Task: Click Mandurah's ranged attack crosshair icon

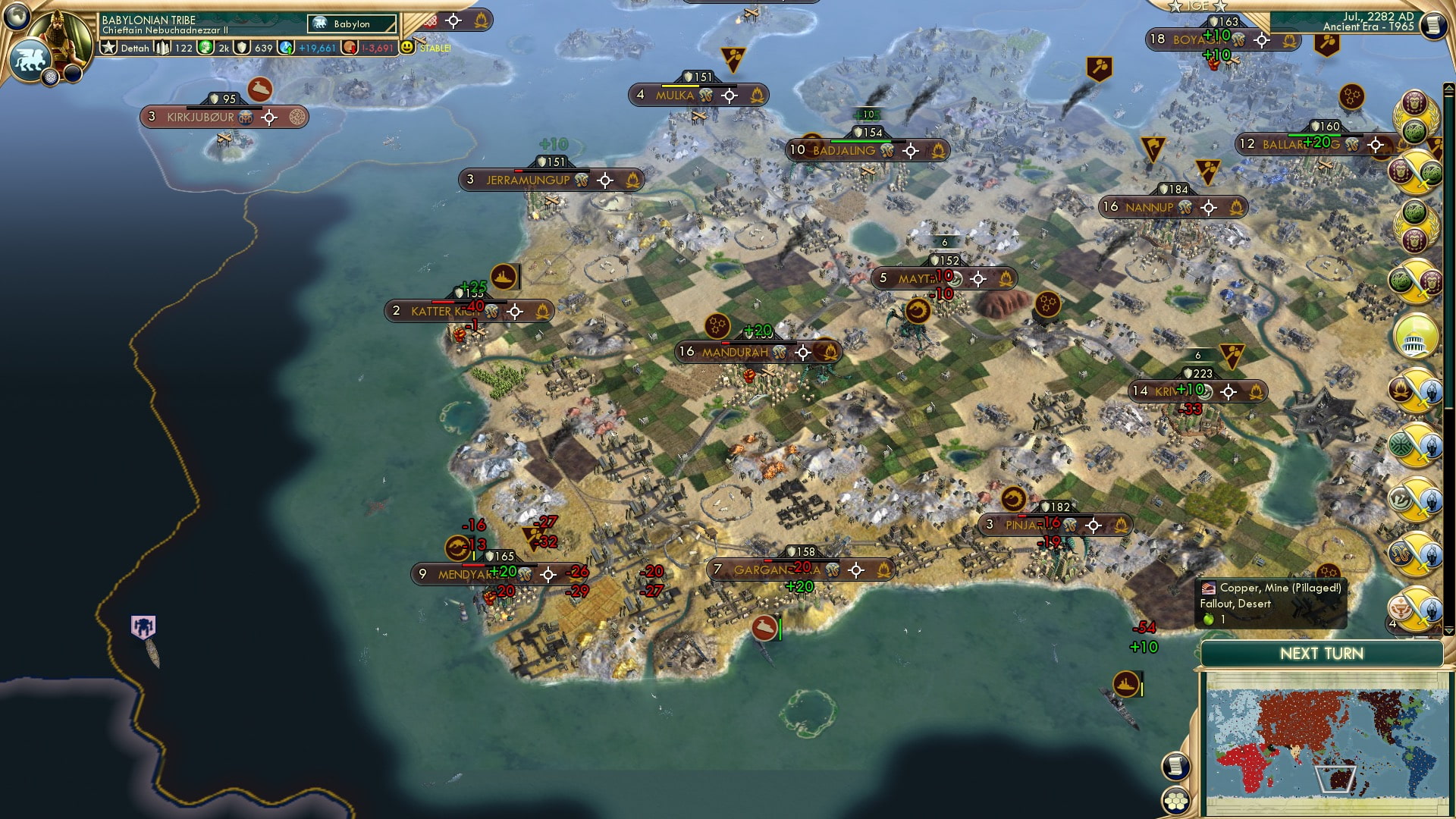Action: tap(802, 351)
